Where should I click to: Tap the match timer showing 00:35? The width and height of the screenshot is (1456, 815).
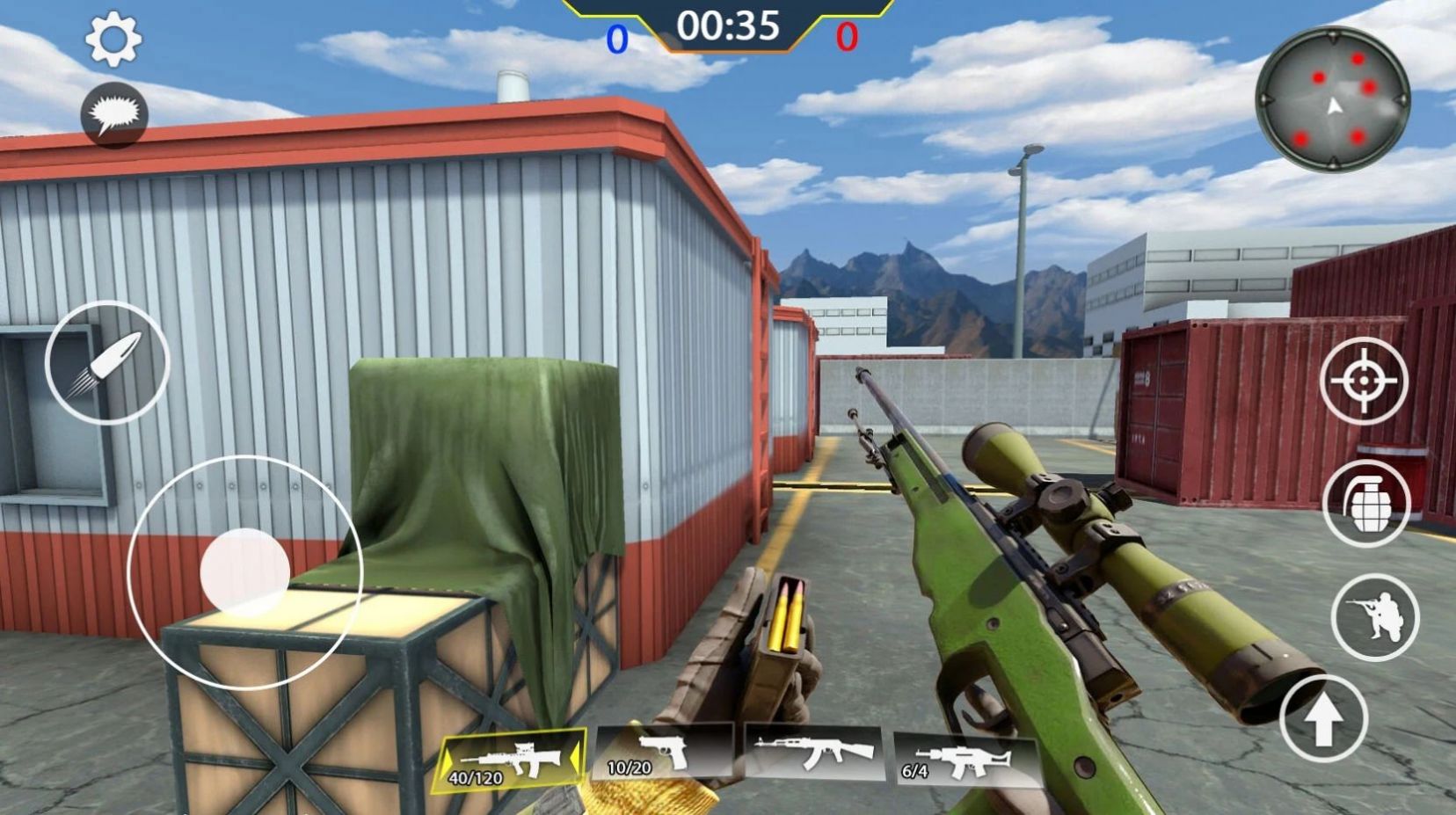tap(728, 26)
